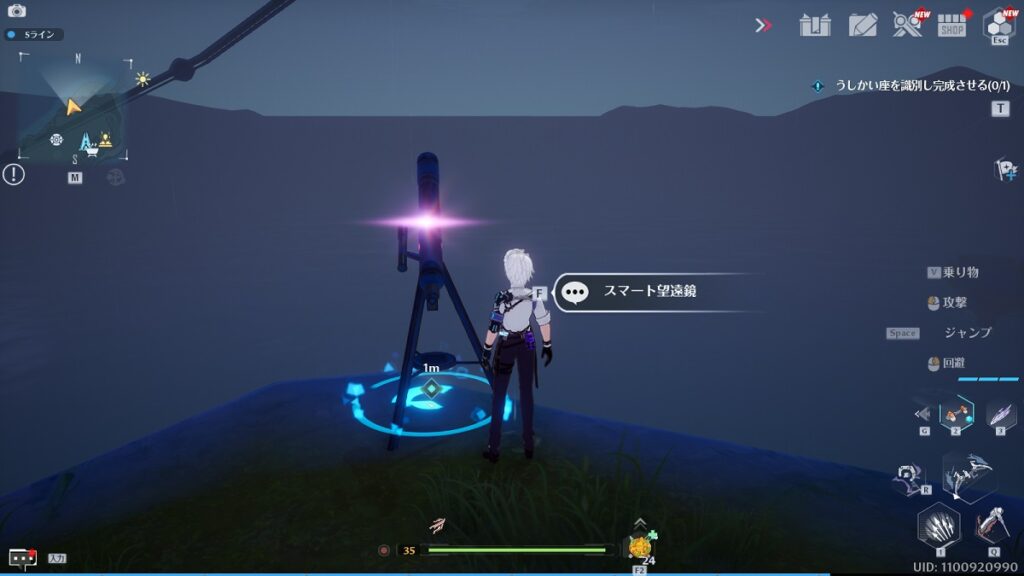Screen dimensions: 1024x576
Task: Select the dumbbell relic slot
Action: point(957,411)
